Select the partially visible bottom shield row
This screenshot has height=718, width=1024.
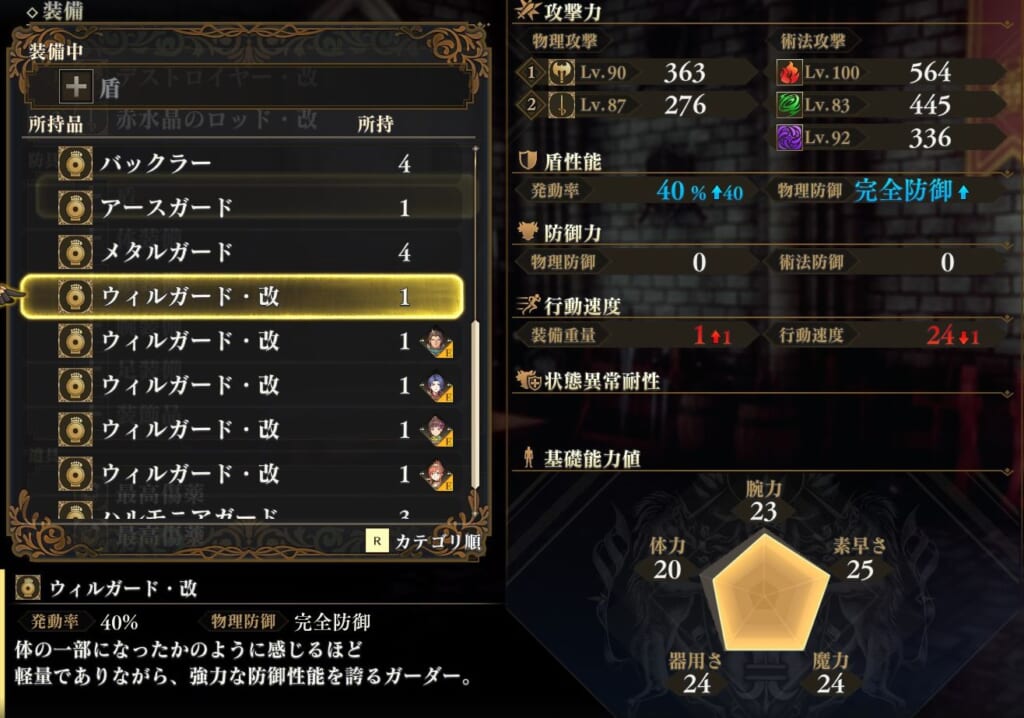click(250, 514)
